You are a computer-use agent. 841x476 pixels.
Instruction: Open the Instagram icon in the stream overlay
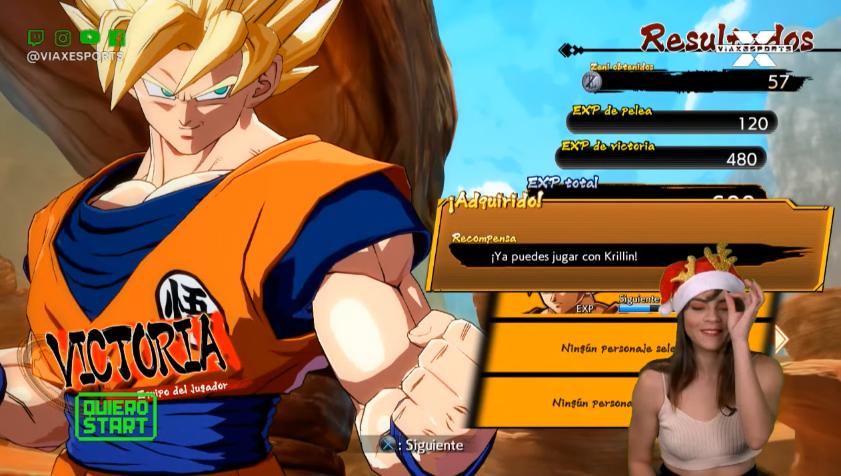click(63, 38)
